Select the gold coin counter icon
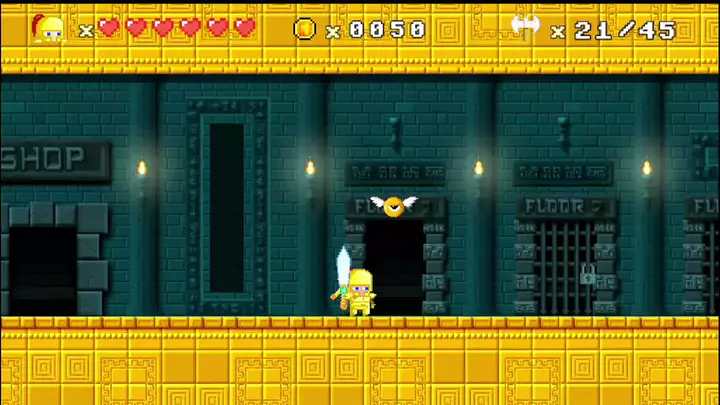This screenshot has width=720, height=405. coord(305,29)
